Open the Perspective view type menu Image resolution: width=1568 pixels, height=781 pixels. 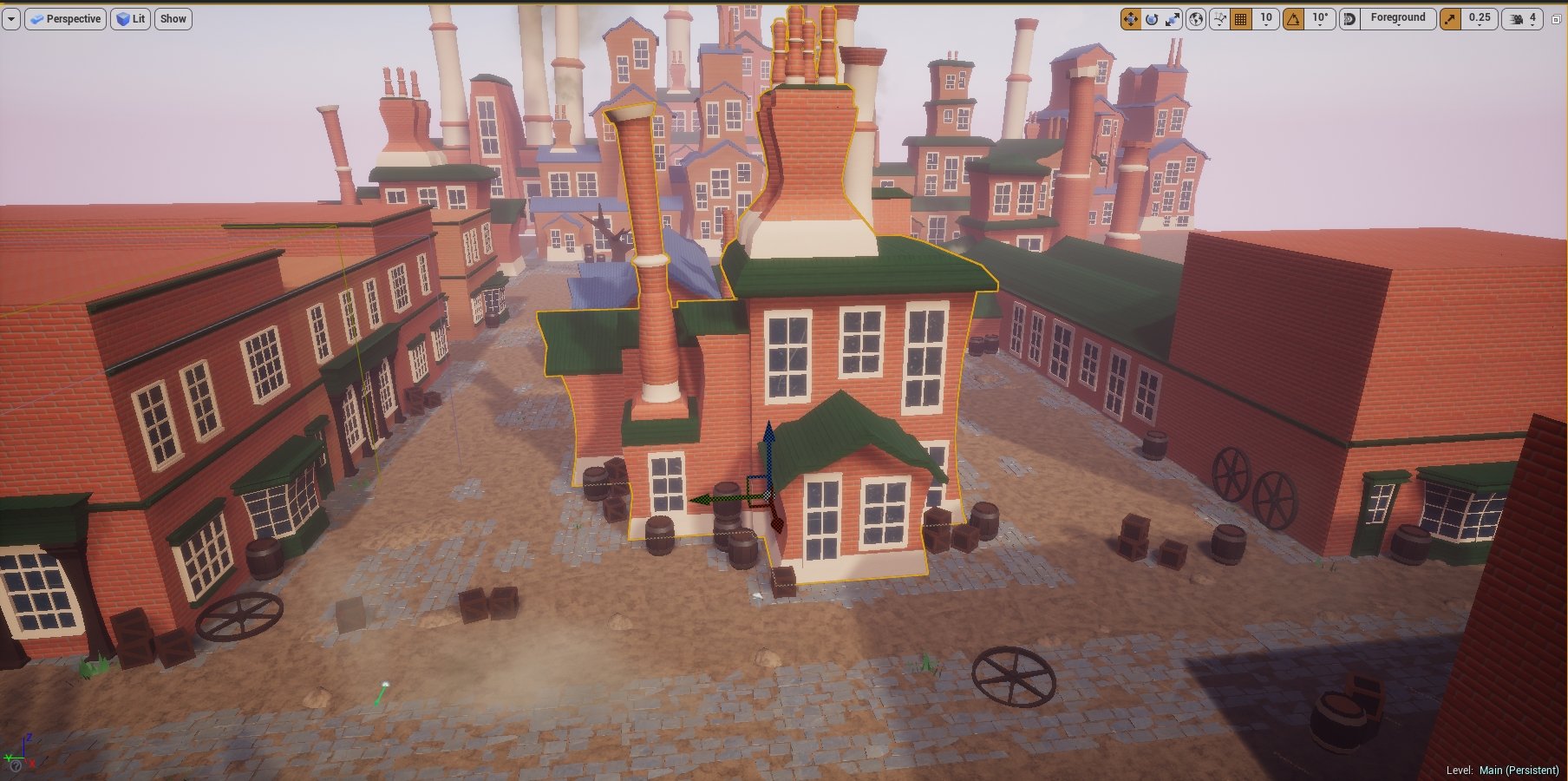click(65, 19)
